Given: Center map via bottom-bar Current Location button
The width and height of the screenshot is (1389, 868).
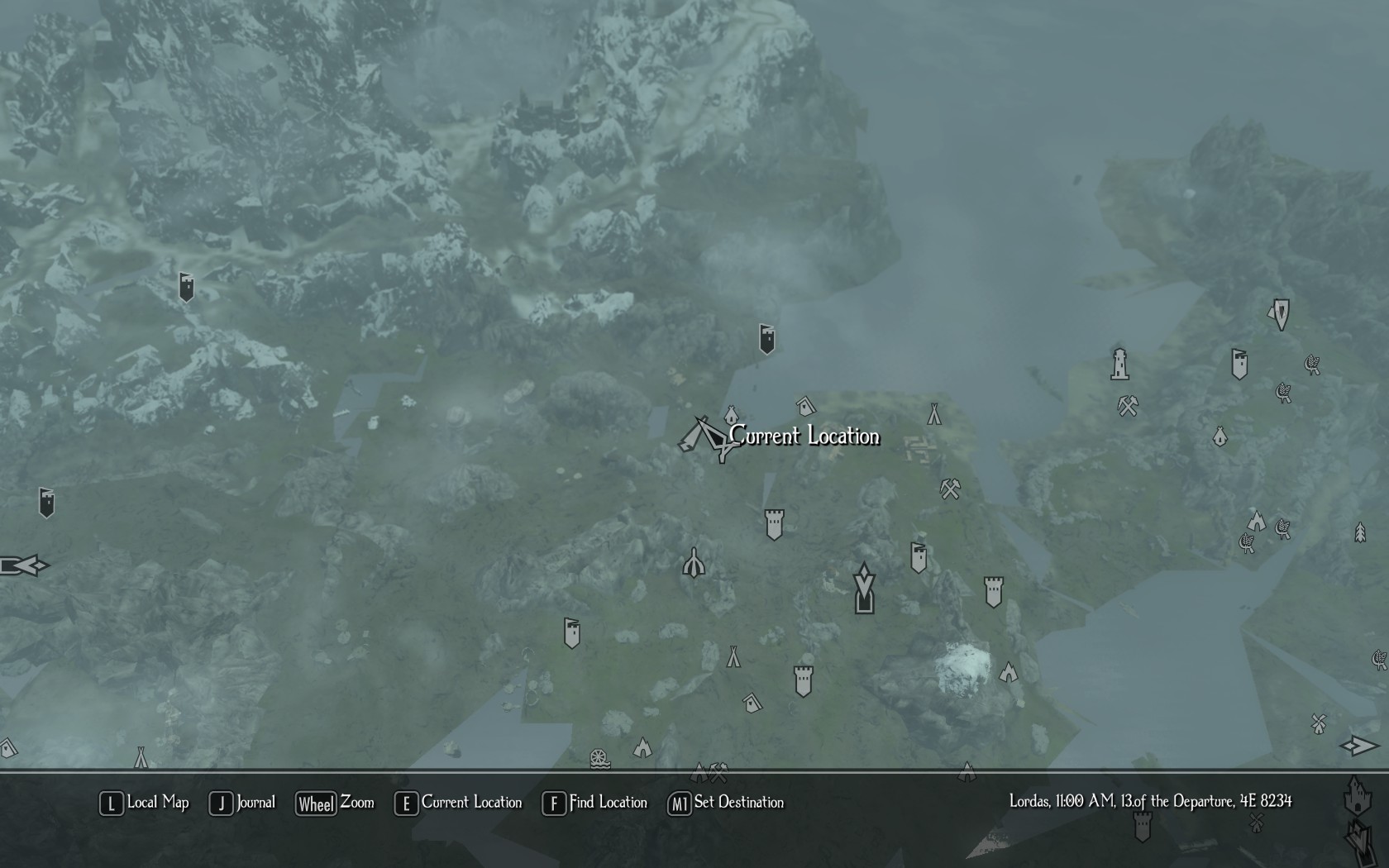Looking at the screenshot, I should coord(459,803).
